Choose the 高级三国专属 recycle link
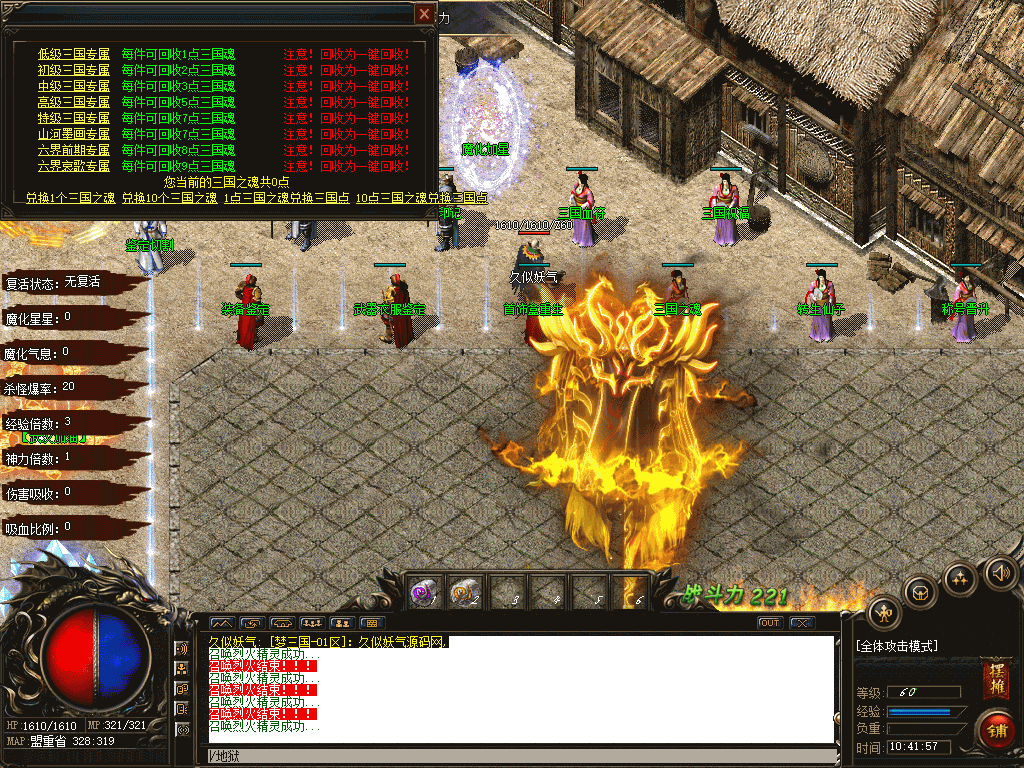The height and width of the screenshot is (768, 1024). click(74, 102)
